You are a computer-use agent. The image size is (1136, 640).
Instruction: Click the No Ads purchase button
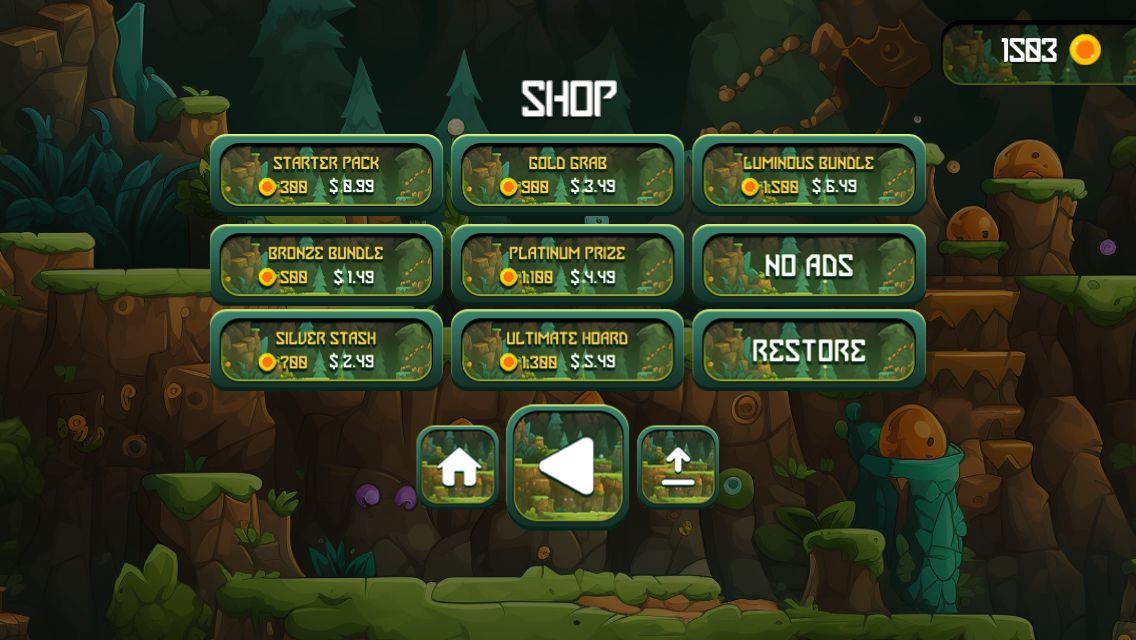pyautogui.click(x=808, y=265)
